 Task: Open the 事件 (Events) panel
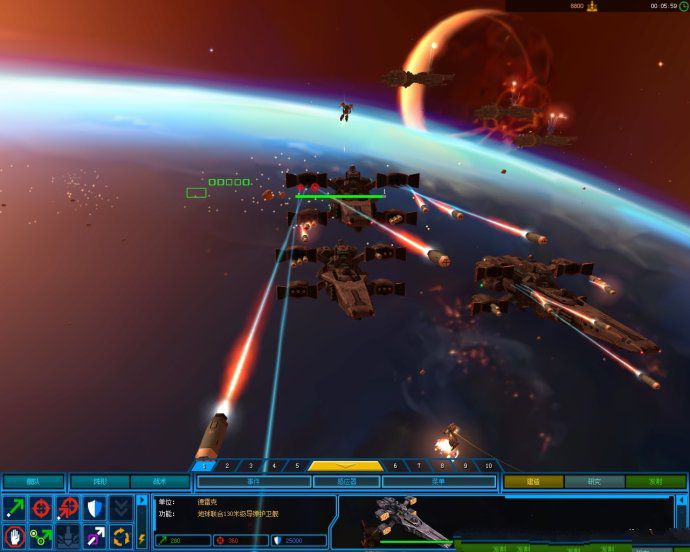[x=253, y=481]
